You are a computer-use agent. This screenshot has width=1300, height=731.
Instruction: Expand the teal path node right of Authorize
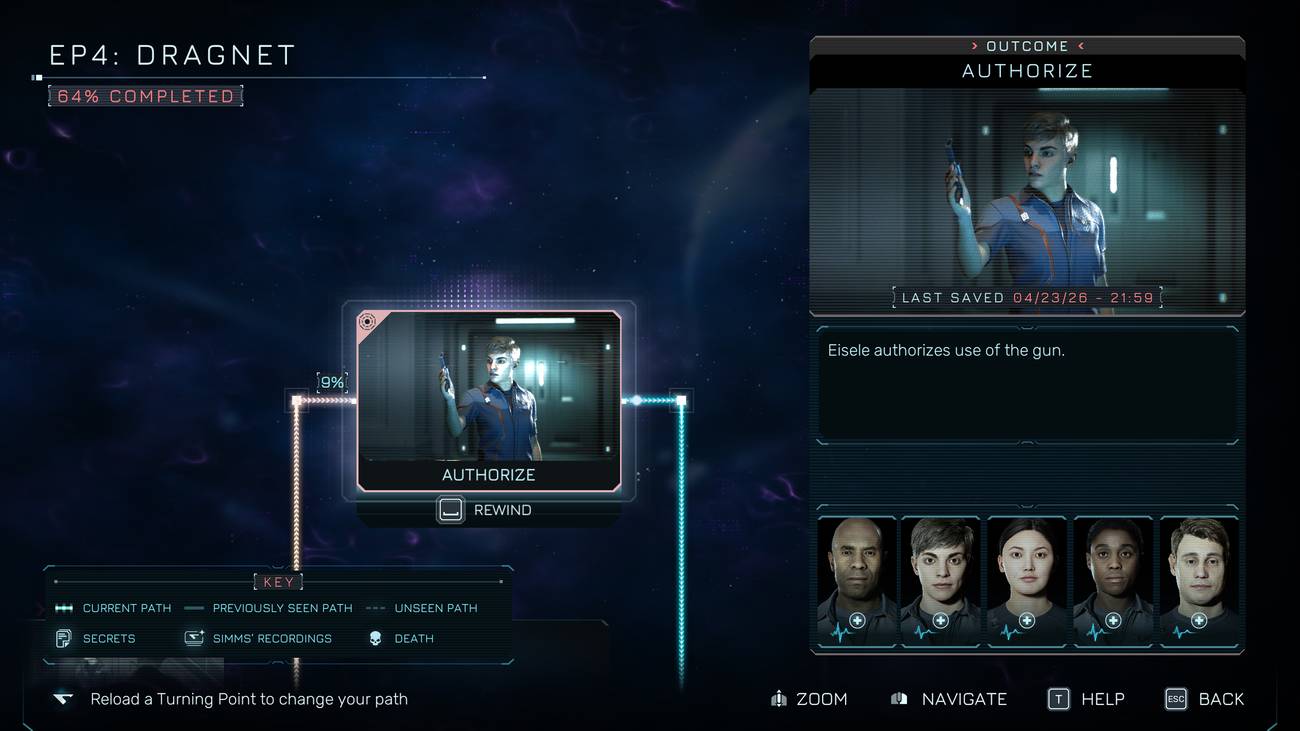click(680, 400)
